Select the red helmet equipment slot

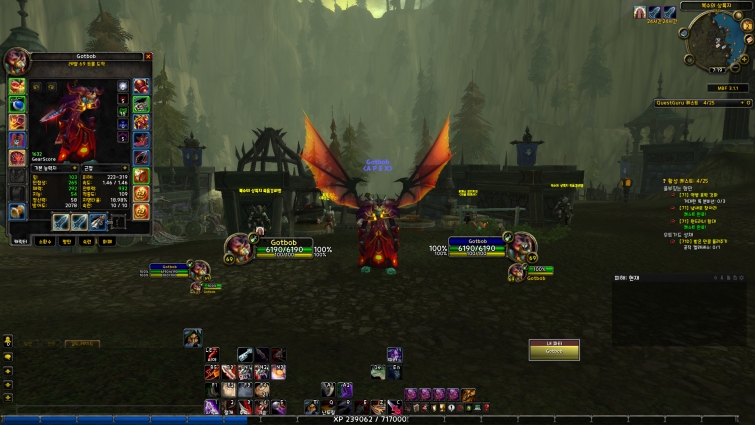(x=17, y=86)
